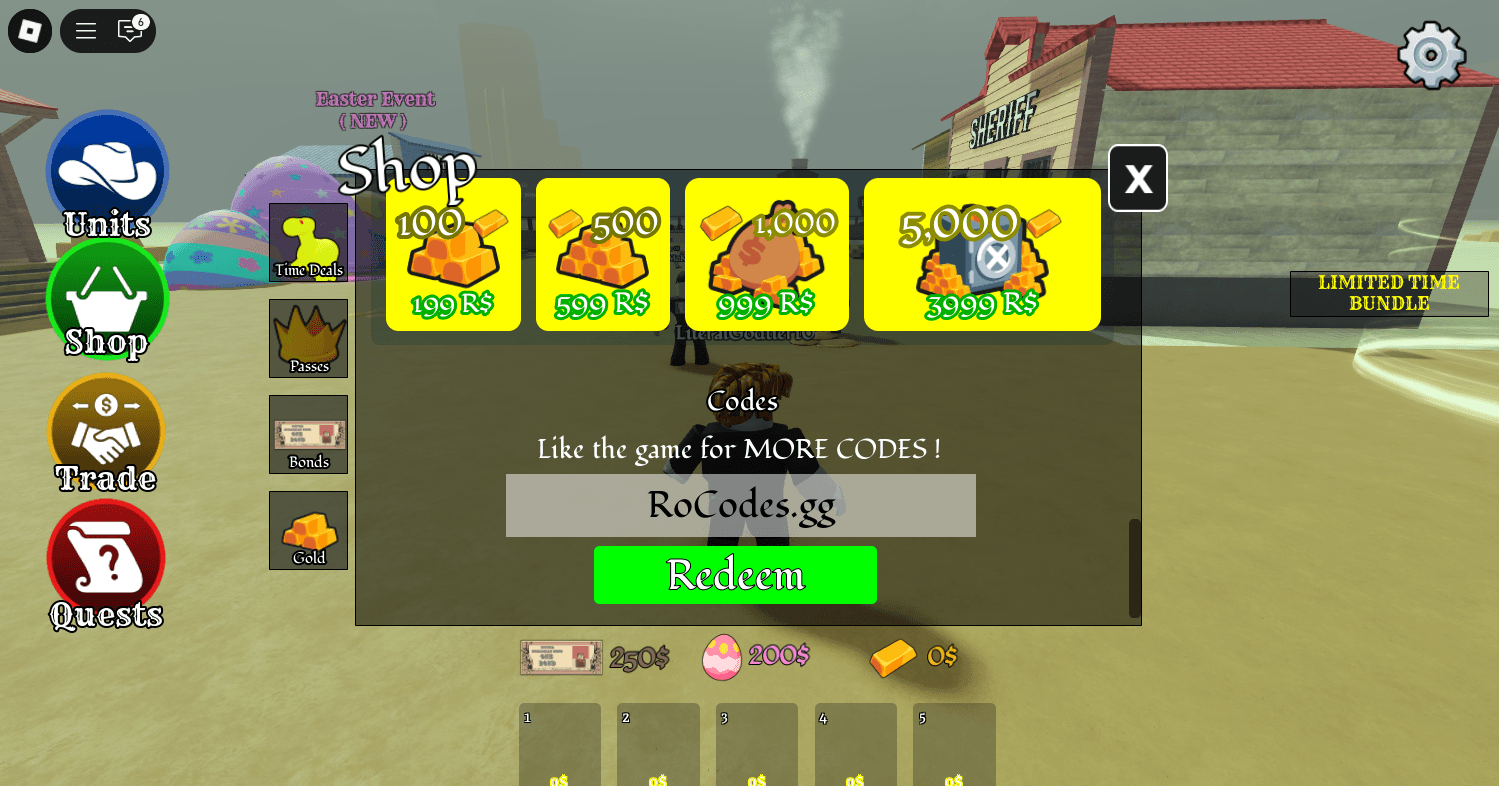Open the Units menu
Viewport: 1499px width, 786px height.
coord(107,170)
